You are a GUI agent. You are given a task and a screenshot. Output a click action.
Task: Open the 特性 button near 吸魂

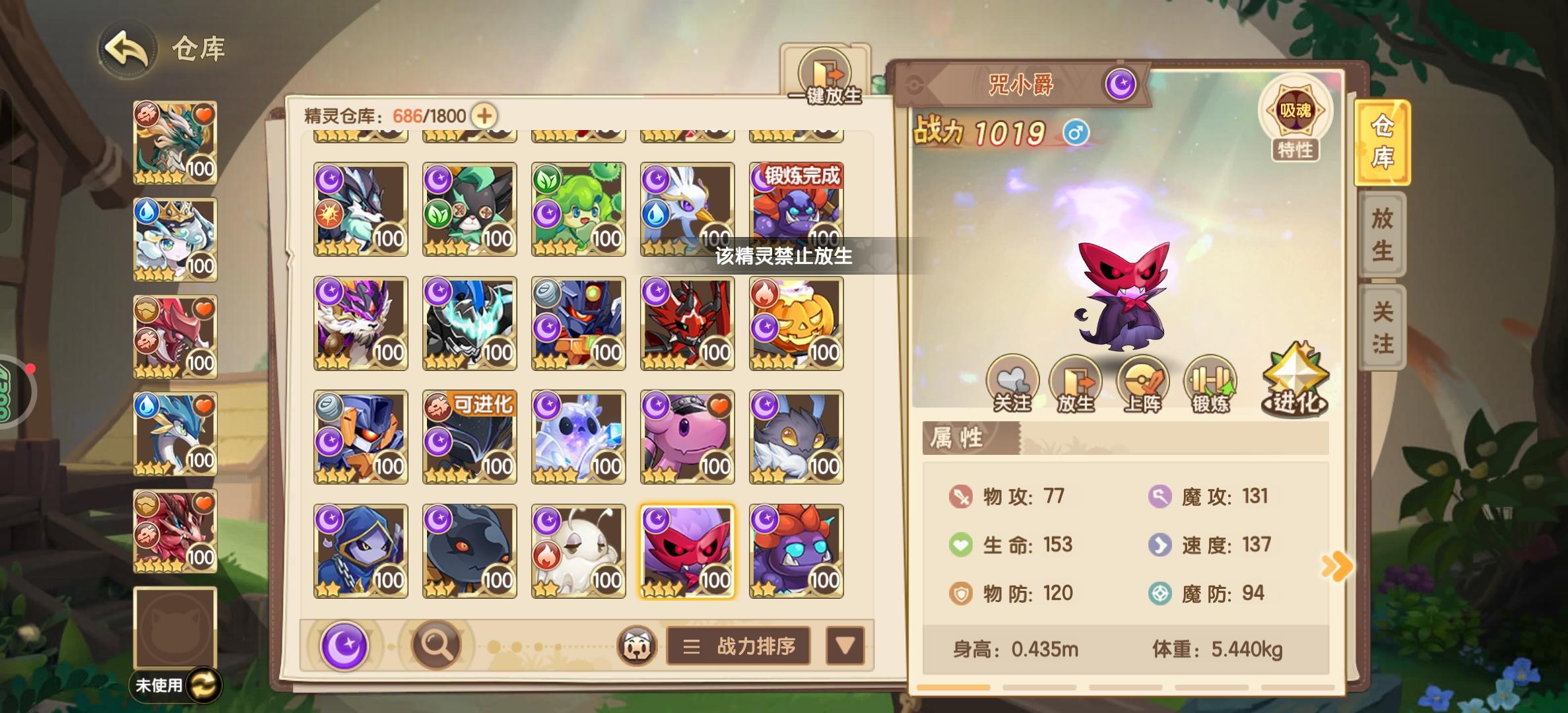tap(1295, 151)
